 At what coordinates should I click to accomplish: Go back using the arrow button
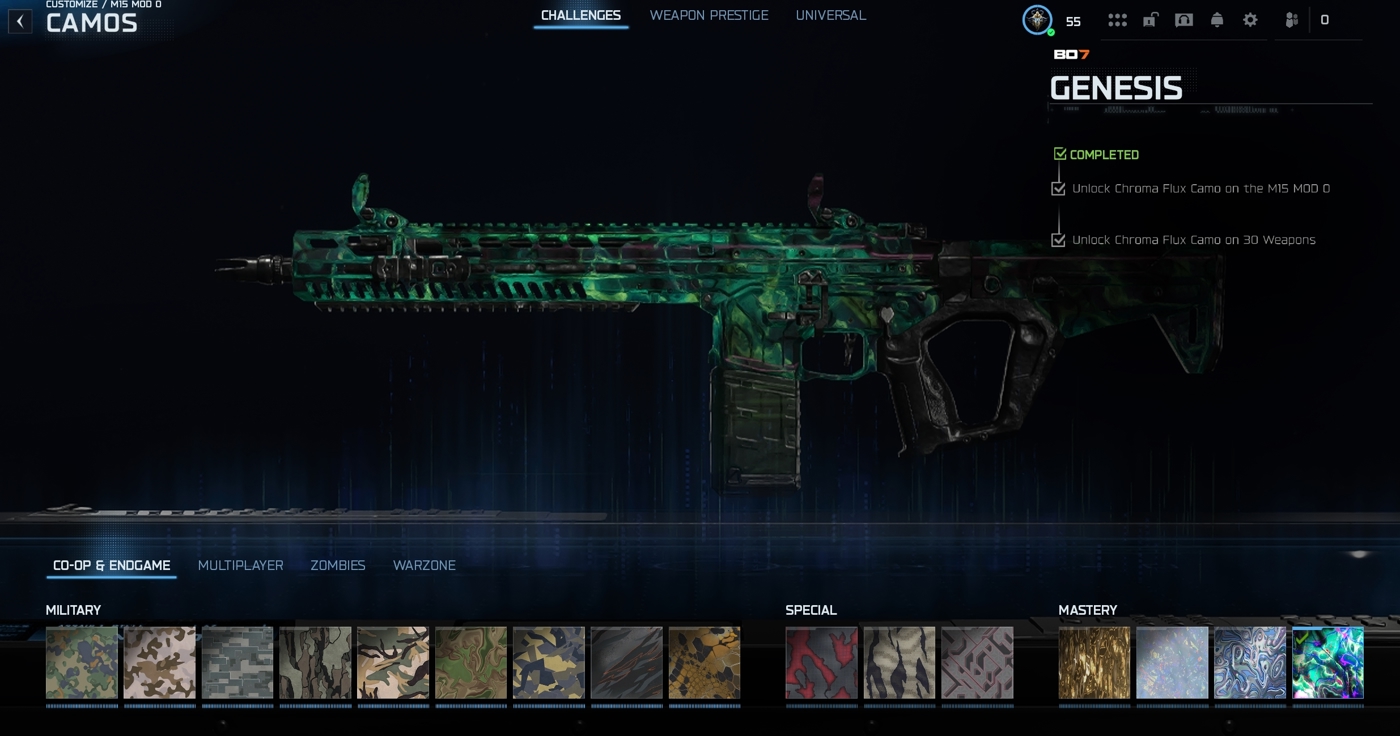pyautogui.click(x=20, y=21)
